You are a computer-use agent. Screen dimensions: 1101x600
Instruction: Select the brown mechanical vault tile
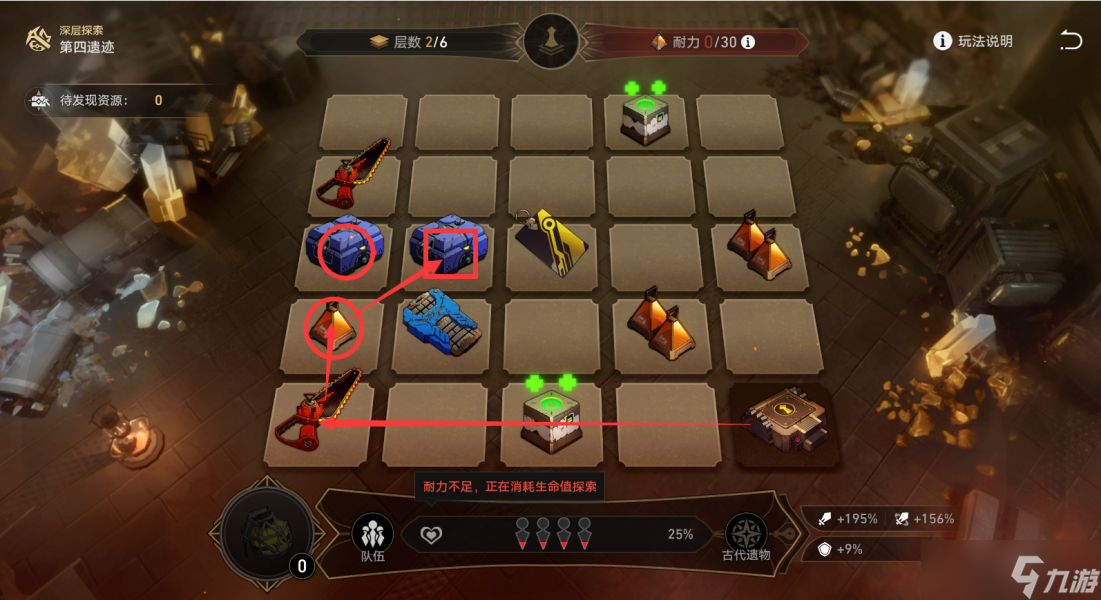point(787,423)
